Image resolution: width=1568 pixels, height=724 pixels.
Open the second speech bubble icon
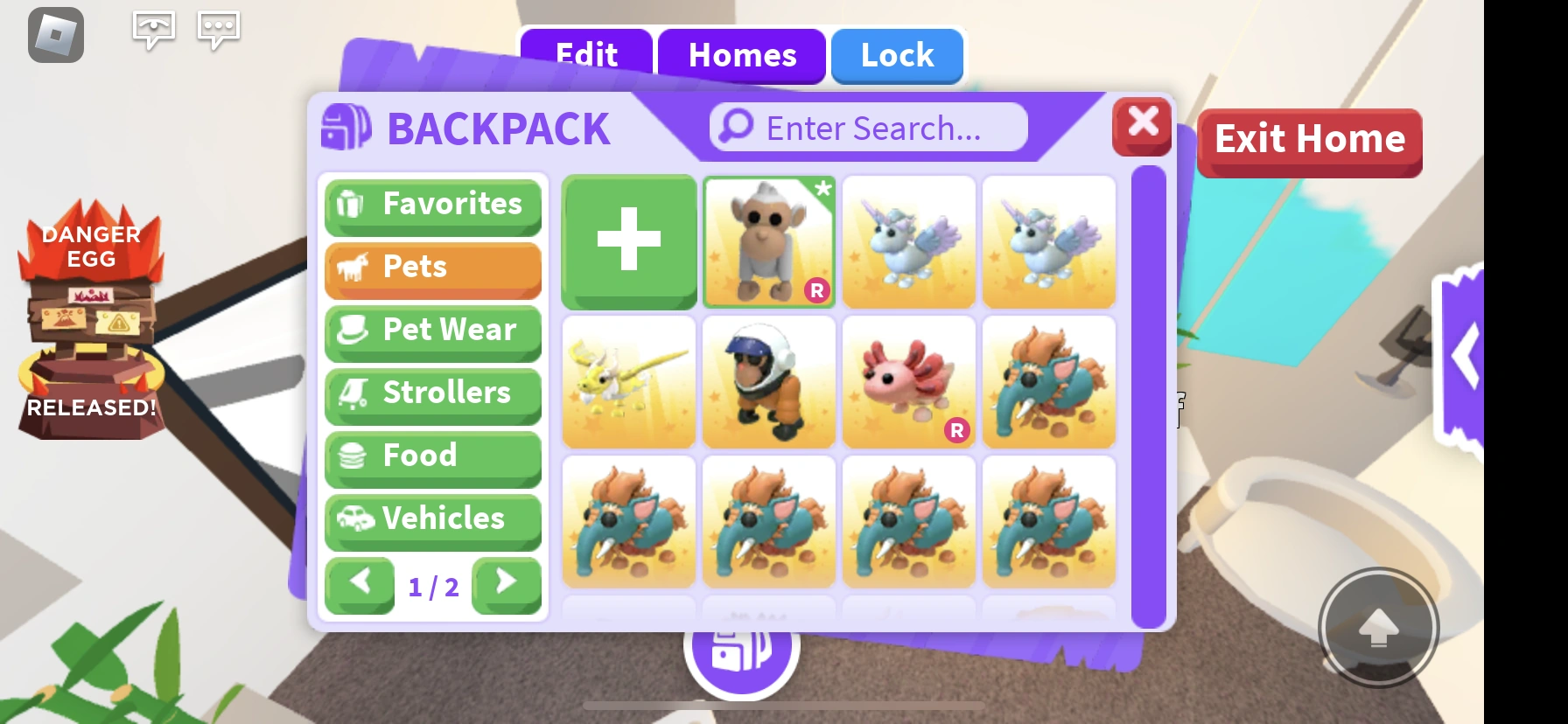pyautogui.click(x=218, y=29)
